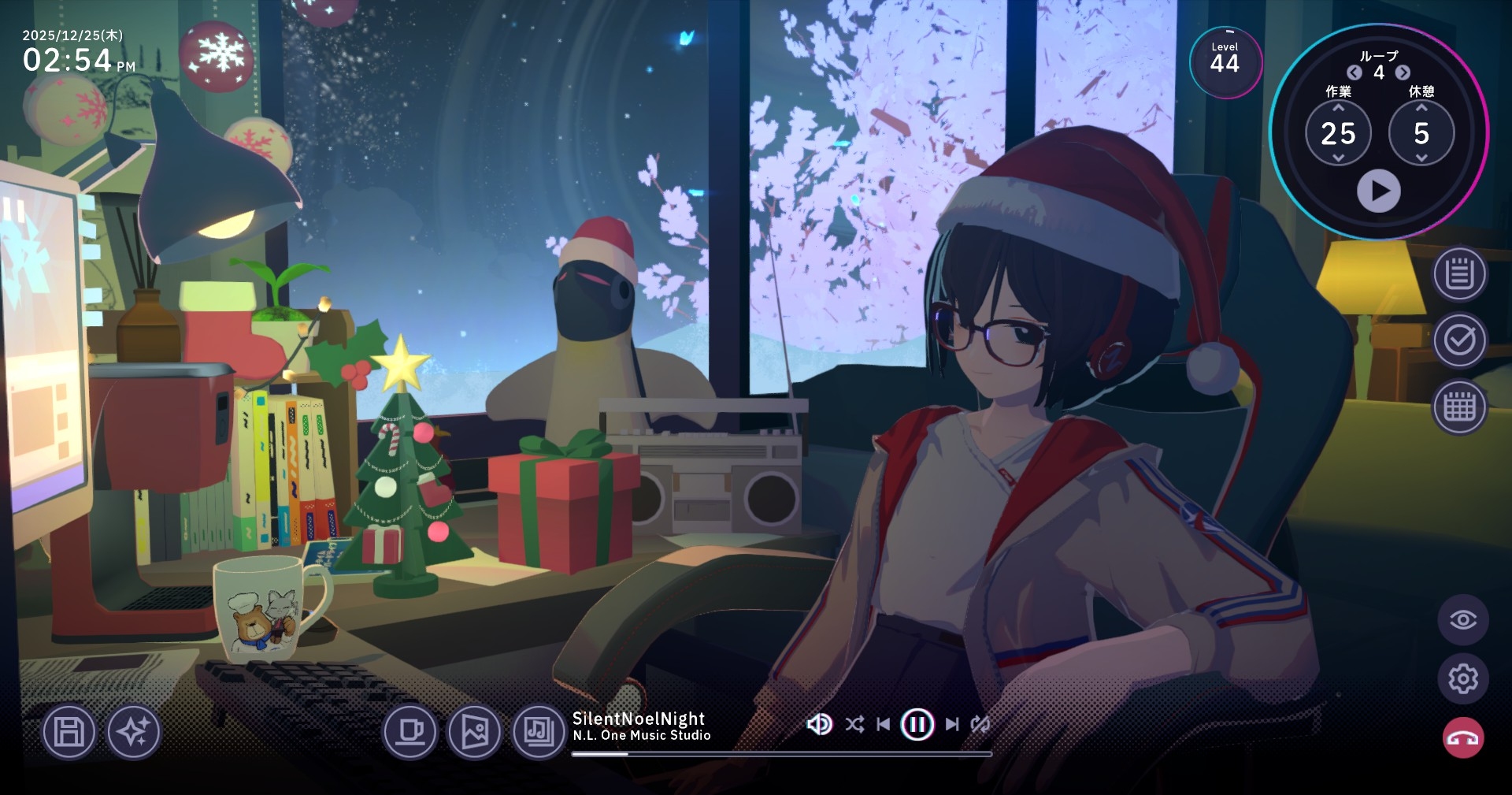Open the picture background selector
1512x795 pixels.
tap(474, 732)
